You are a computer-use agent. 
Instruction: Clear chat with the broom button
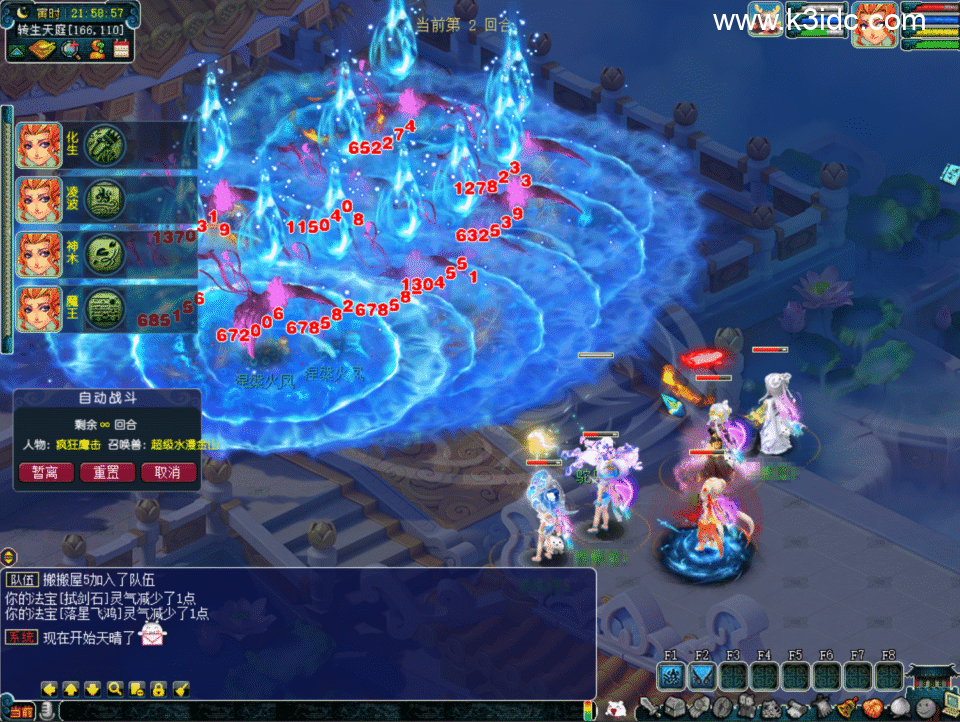[x=181, y=688]
